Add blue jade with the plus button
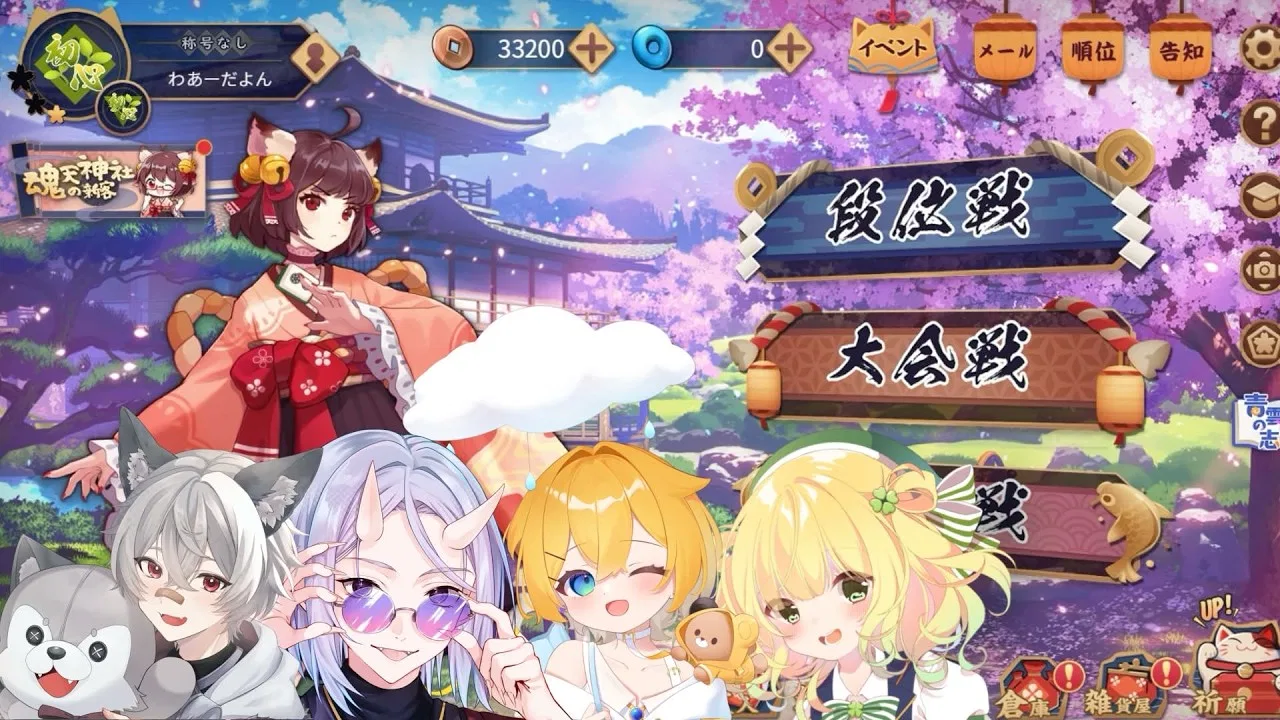 (789, 48)
